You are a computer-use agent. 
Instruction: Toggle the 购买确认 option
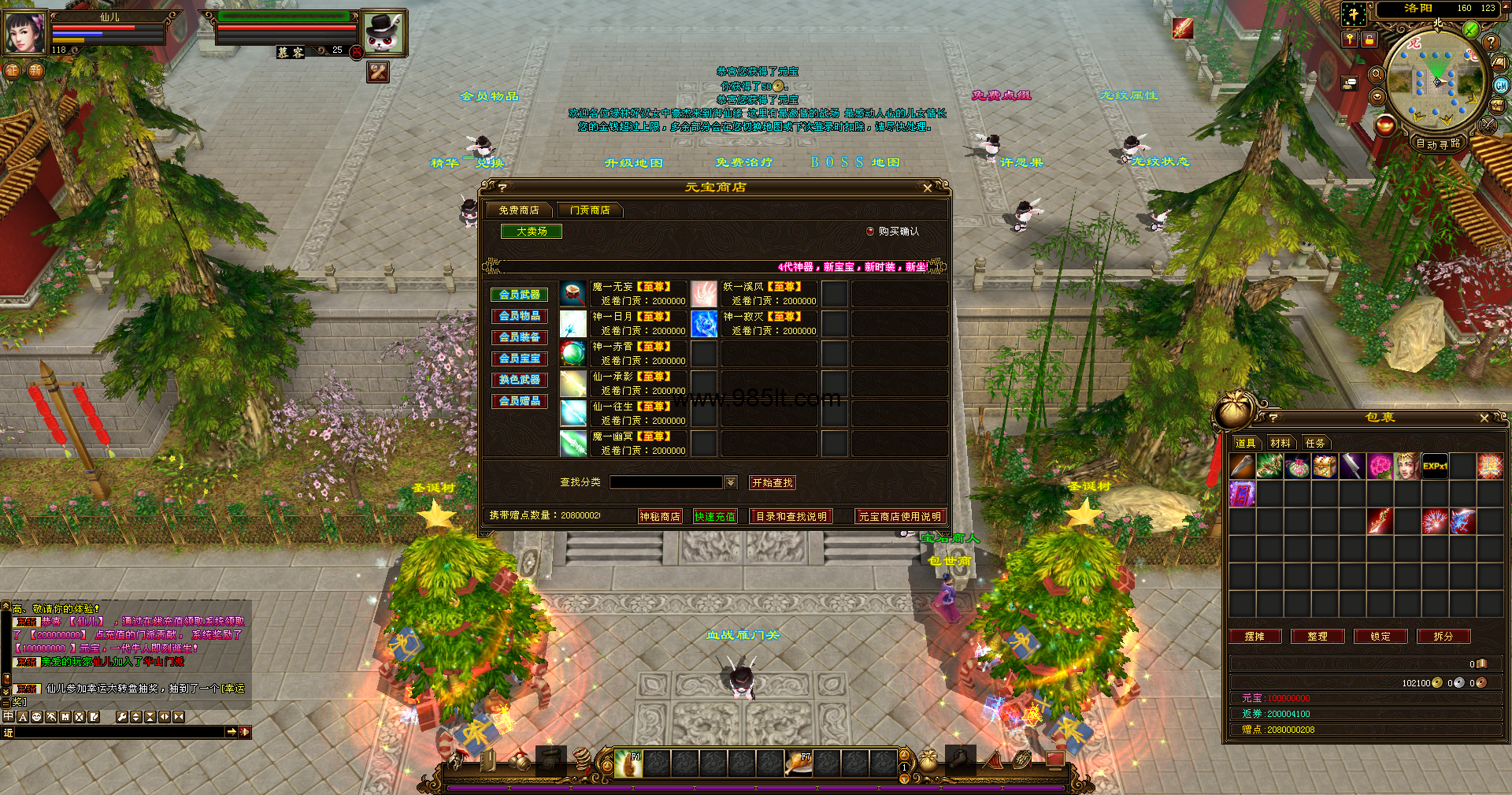tap(870, 232)
